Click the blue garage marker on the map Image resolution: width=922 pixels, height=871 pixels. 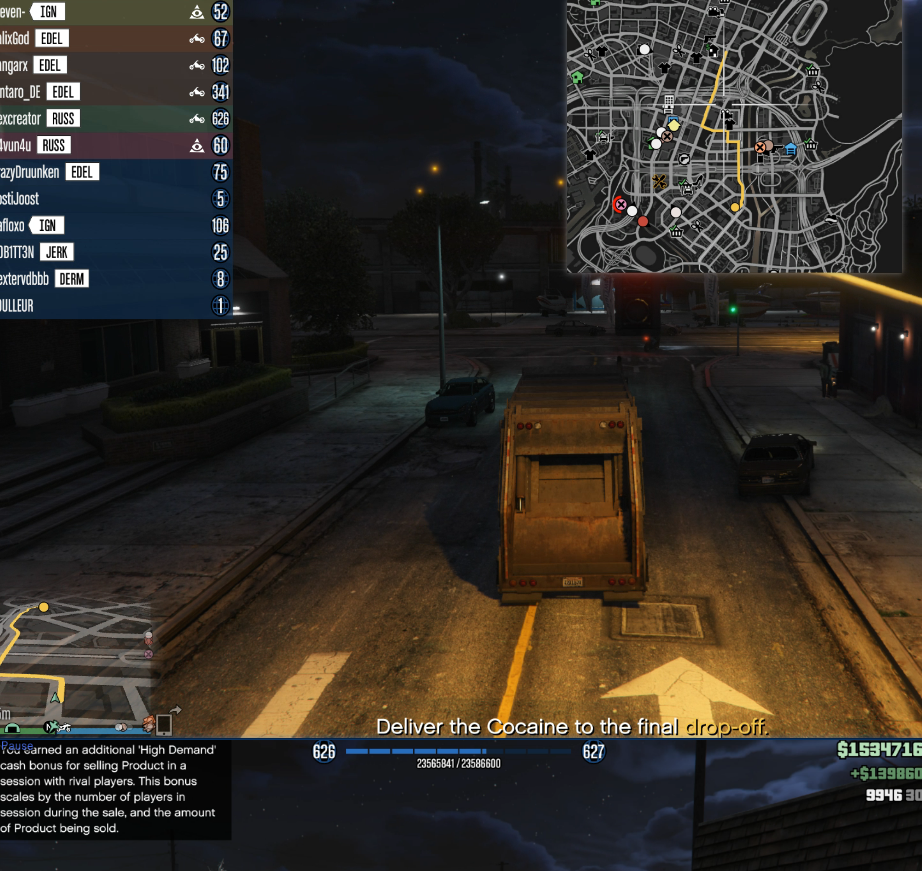790,150
